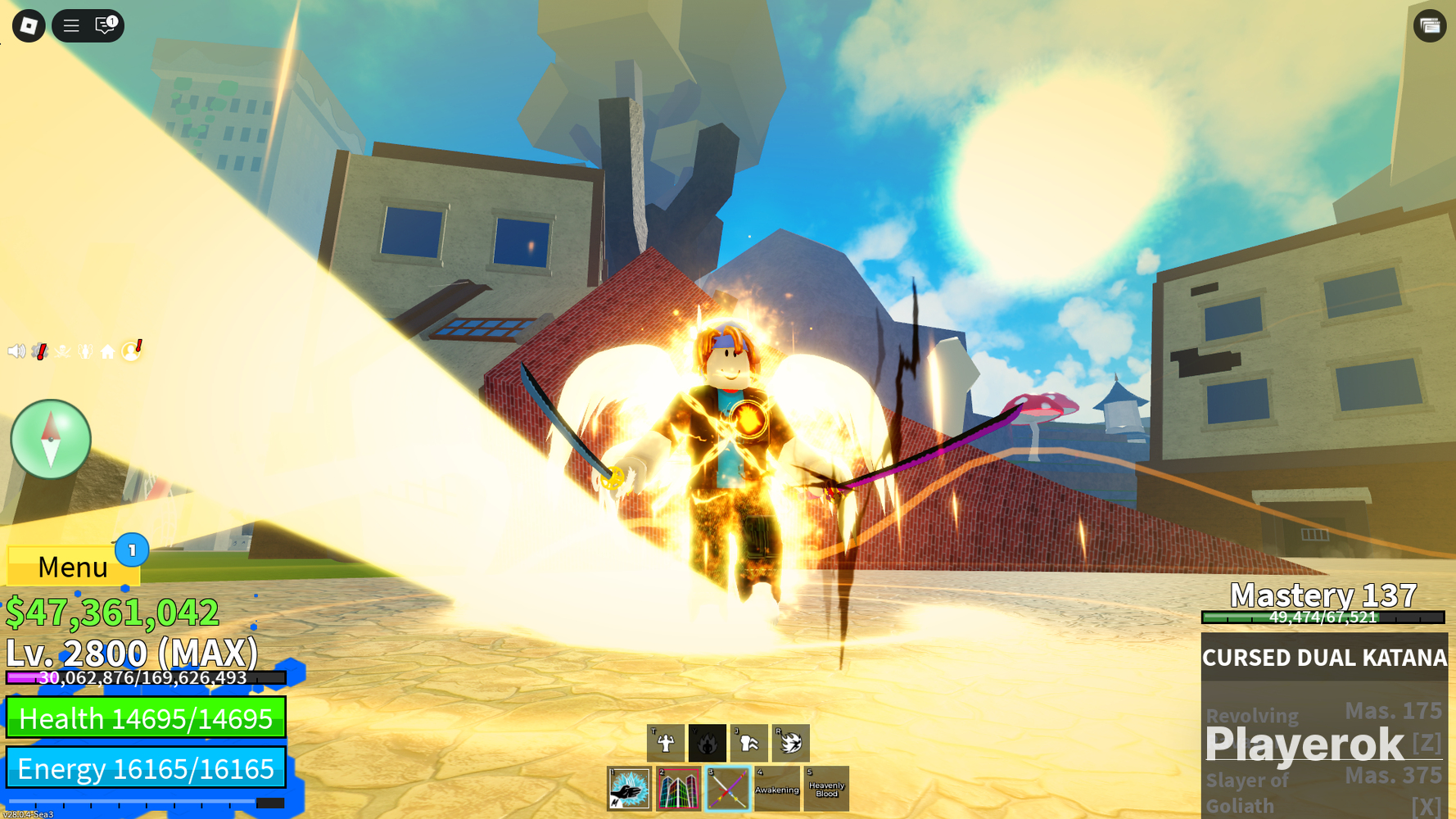Screen dimensions: 1456x819
Task: Click the skull and crossed swords icon
Action: tap(62, 351)
